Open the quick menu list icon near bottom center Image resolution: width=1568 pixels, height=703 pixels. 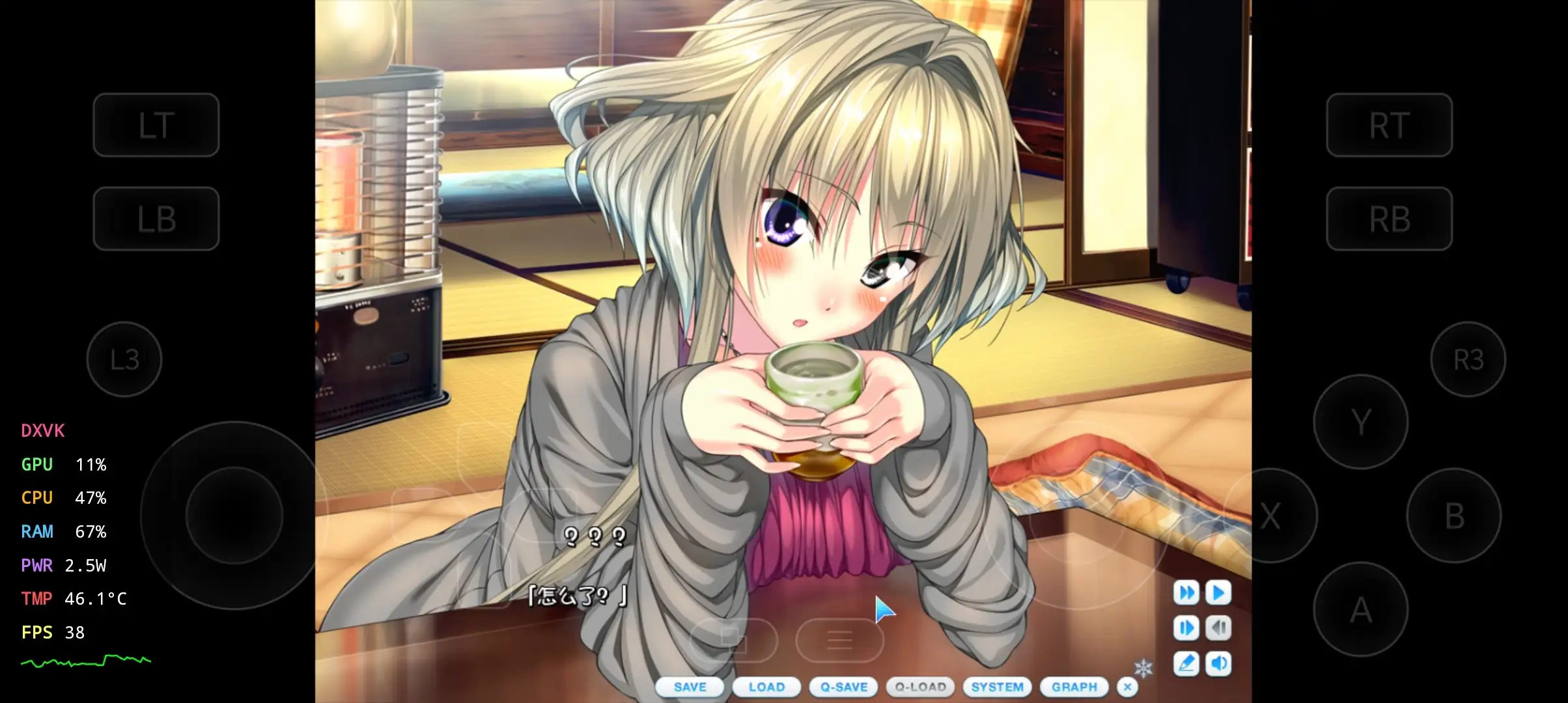click(840, 640)
